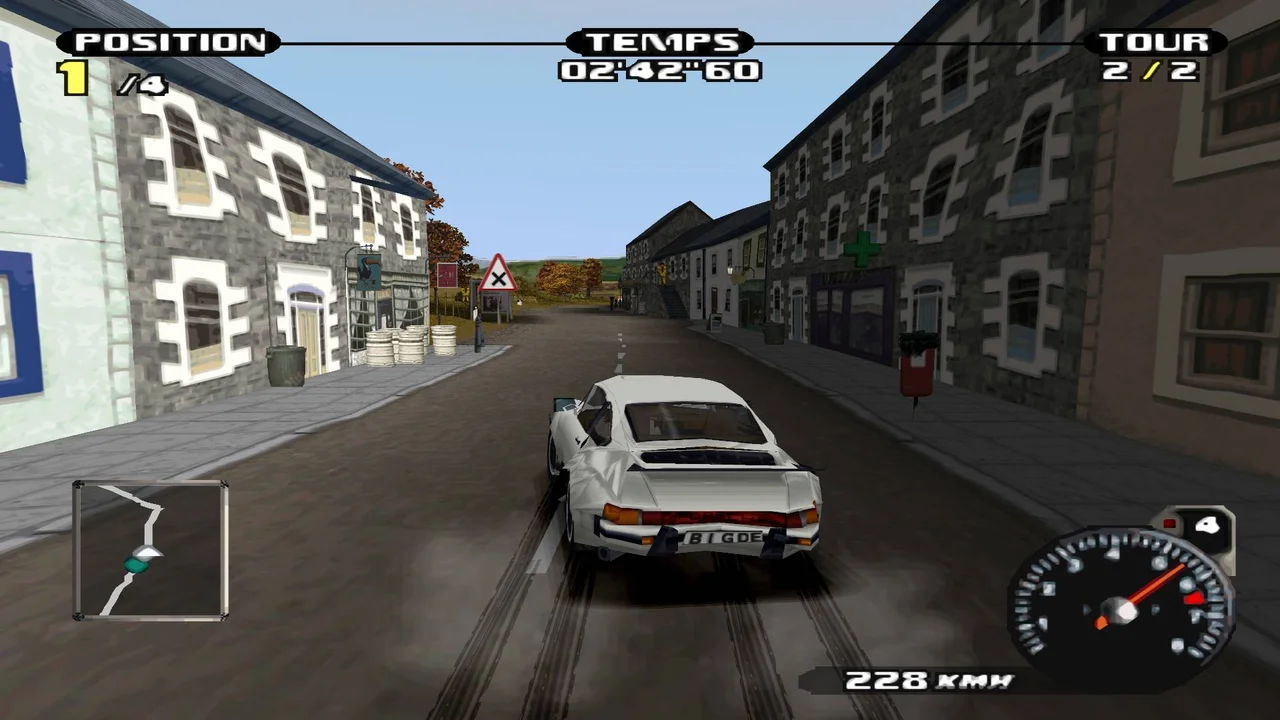The height and width of the screenshot is (720, 1280).
Task: Click the red zone marker on the tachometer
Action: point(1195,597)
